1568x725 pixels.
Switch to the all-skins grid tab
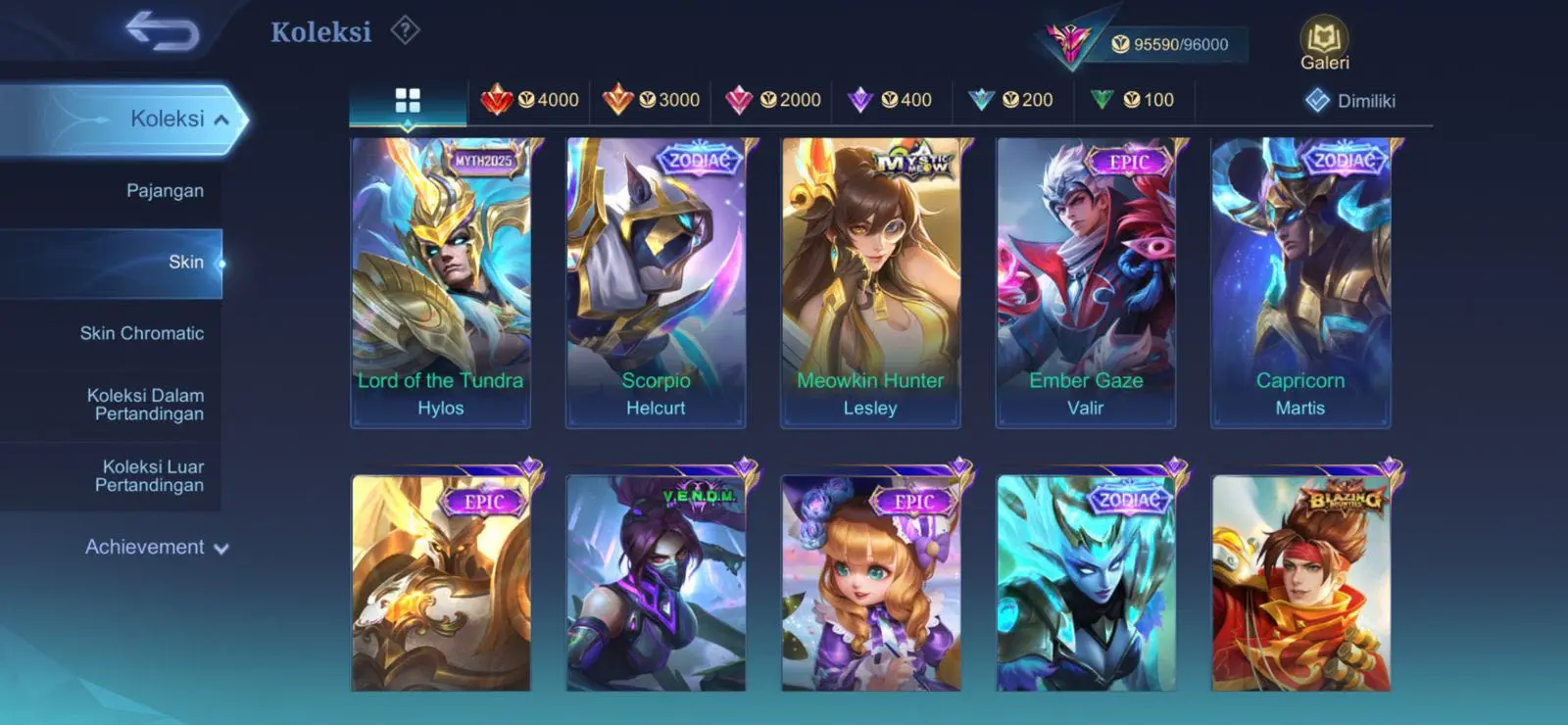408,100
